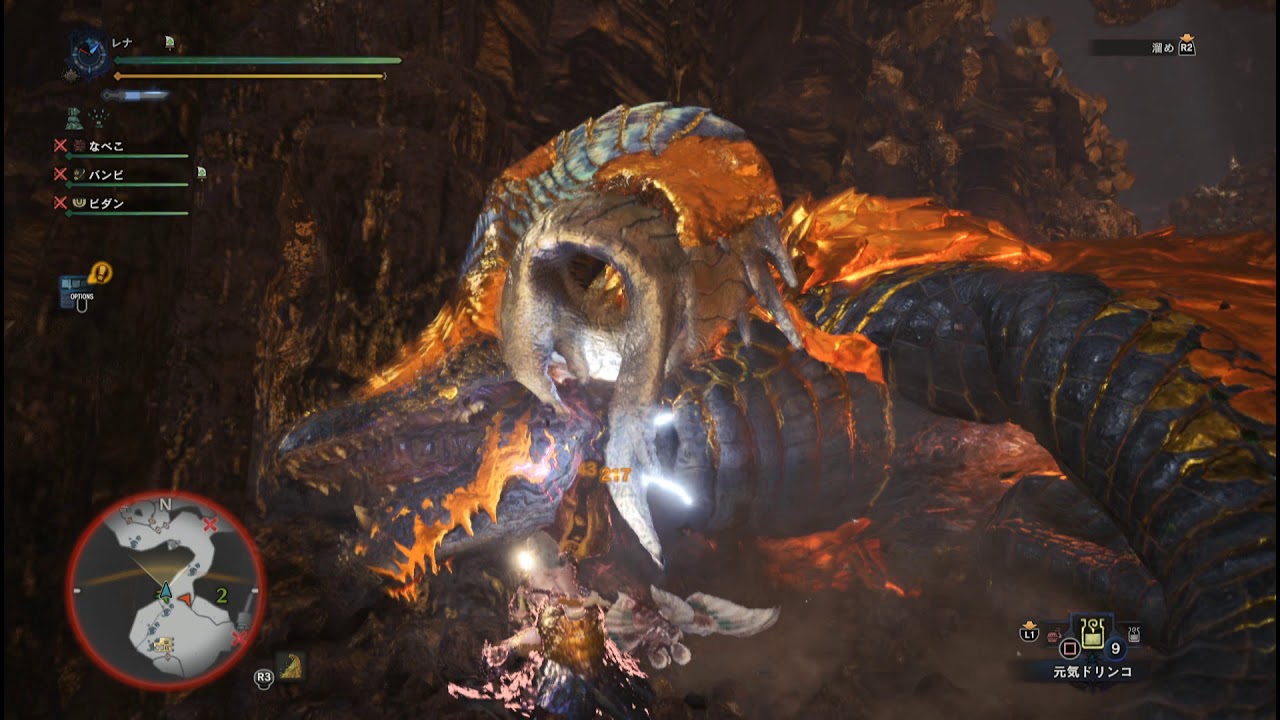Select party member バンビ in the list
The width and height of the screenshot is (1280, 720).
click(x=107, y=175)
